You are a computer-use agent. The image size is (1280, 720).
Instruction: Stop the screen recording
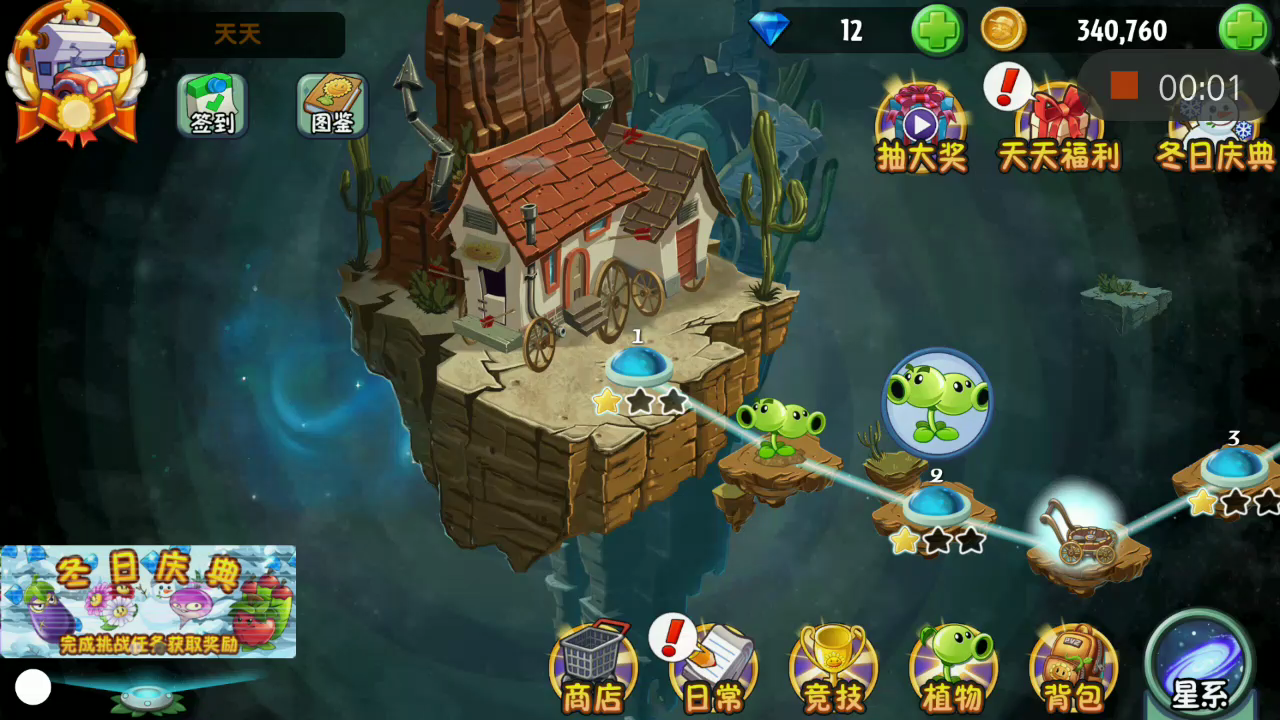pos(1124,86)
